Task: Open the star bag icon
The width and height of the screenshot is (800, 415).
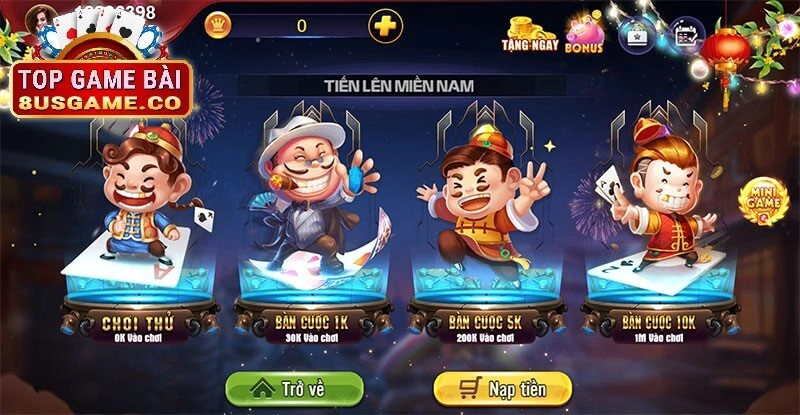Action: pos(638,34)
